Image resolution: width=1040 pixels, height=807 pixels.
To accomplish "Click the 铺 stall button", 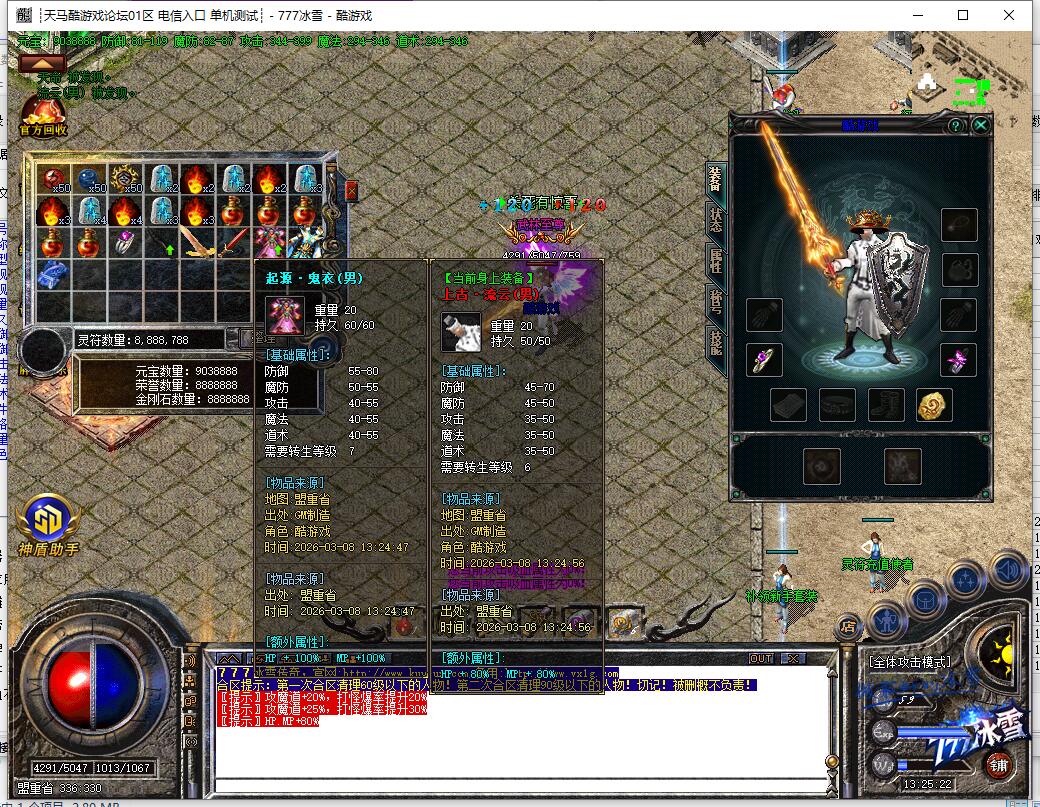I will point(997,766).
